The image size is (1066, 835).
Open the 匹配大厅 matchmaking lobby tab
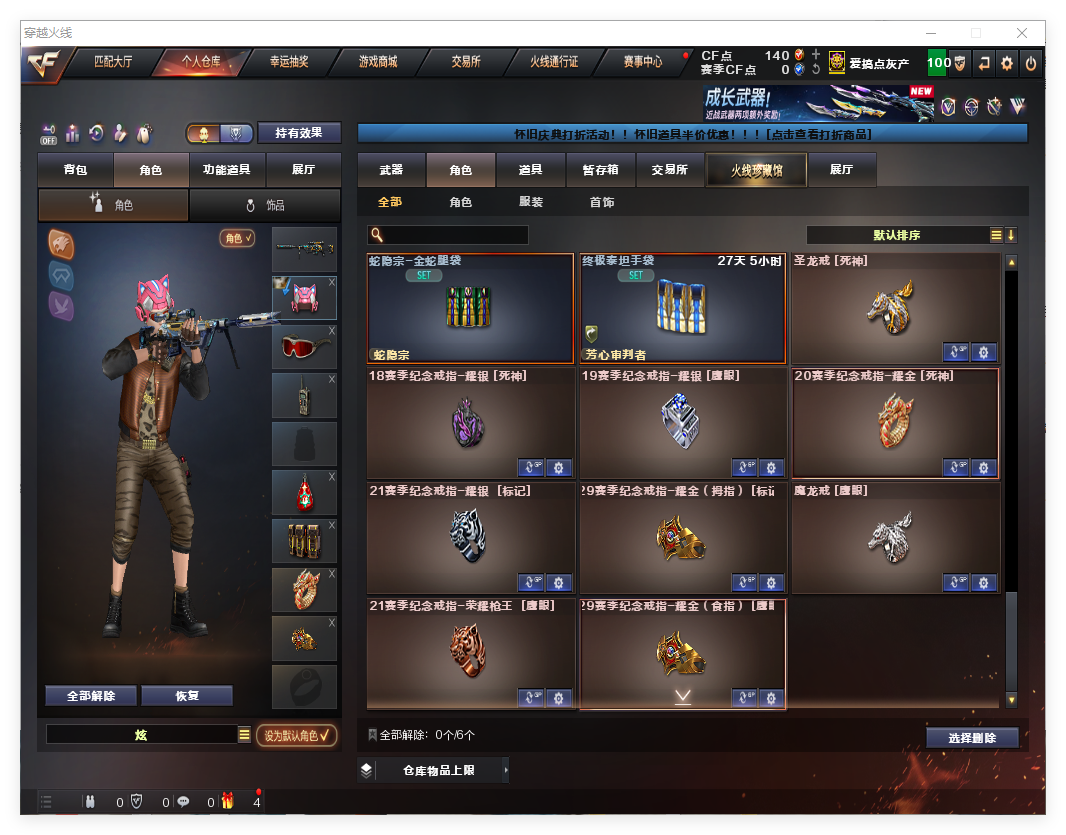pos(112,62)
